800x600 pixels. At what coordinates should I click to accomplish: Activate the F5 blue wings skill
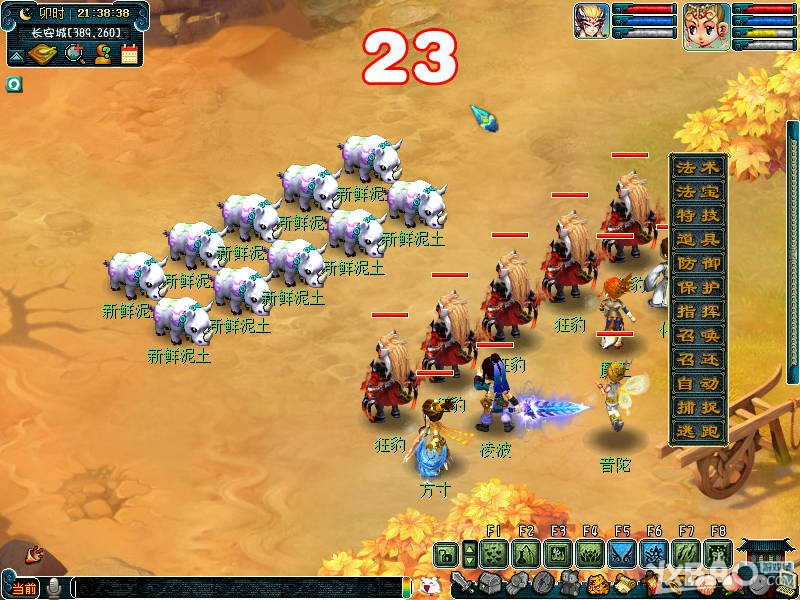tap(622, 553)
